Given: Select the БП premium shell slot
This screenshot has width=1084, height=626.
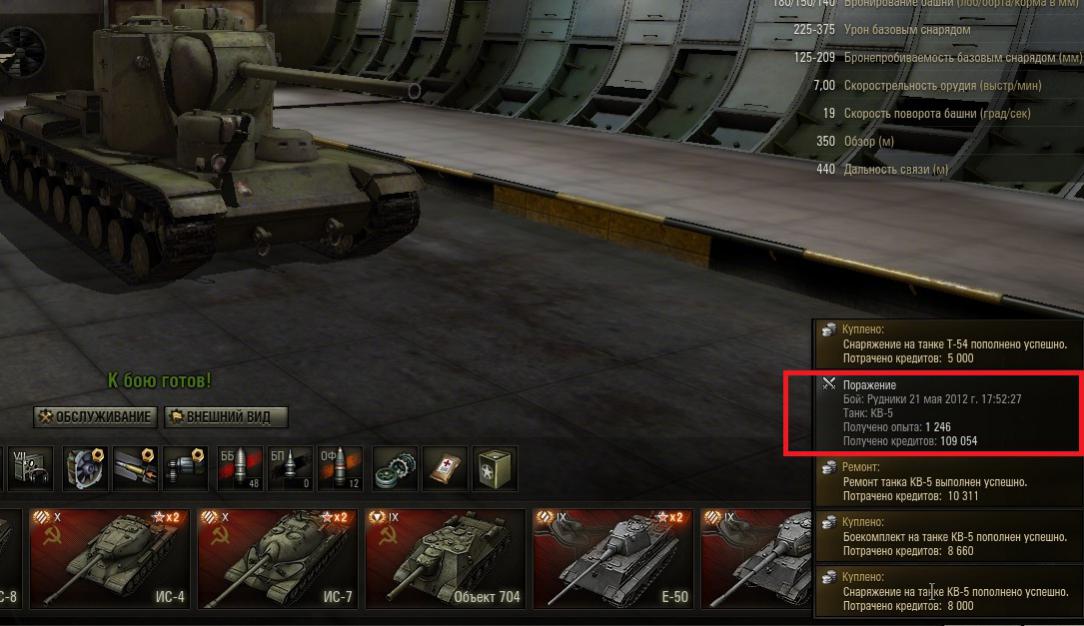Looking at the screenshot, I should tap(290, 468).
